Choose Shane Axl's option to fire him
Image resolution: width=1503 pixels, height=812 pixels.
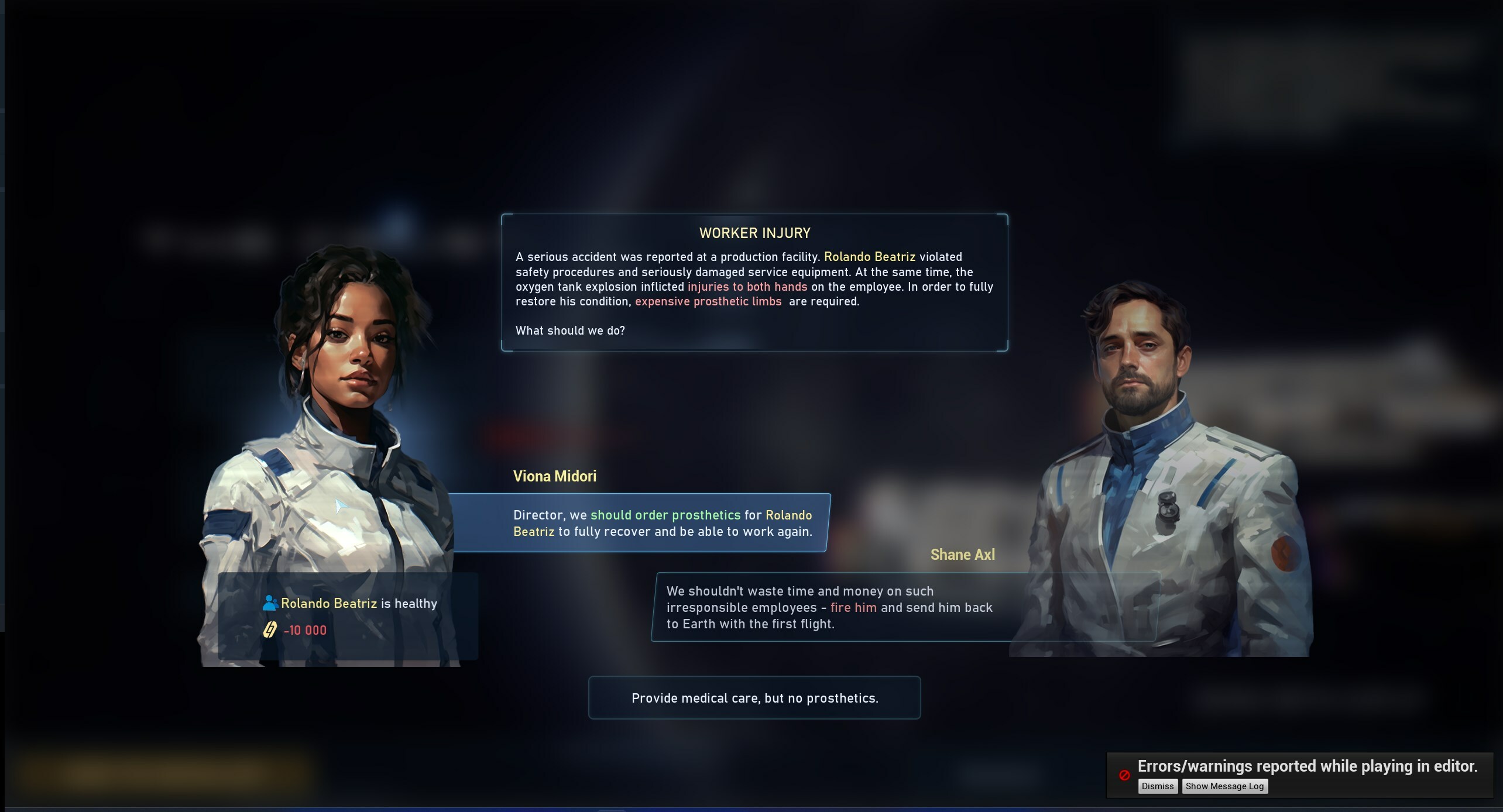click(x=829, y=607)
